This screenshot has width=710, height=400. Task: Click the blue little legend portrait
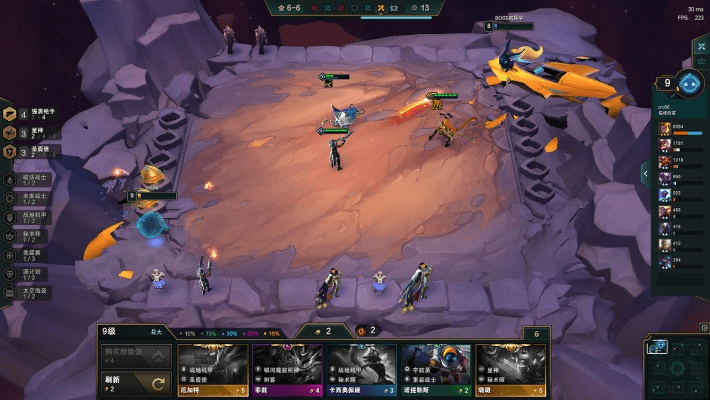(x=689, y=82)
